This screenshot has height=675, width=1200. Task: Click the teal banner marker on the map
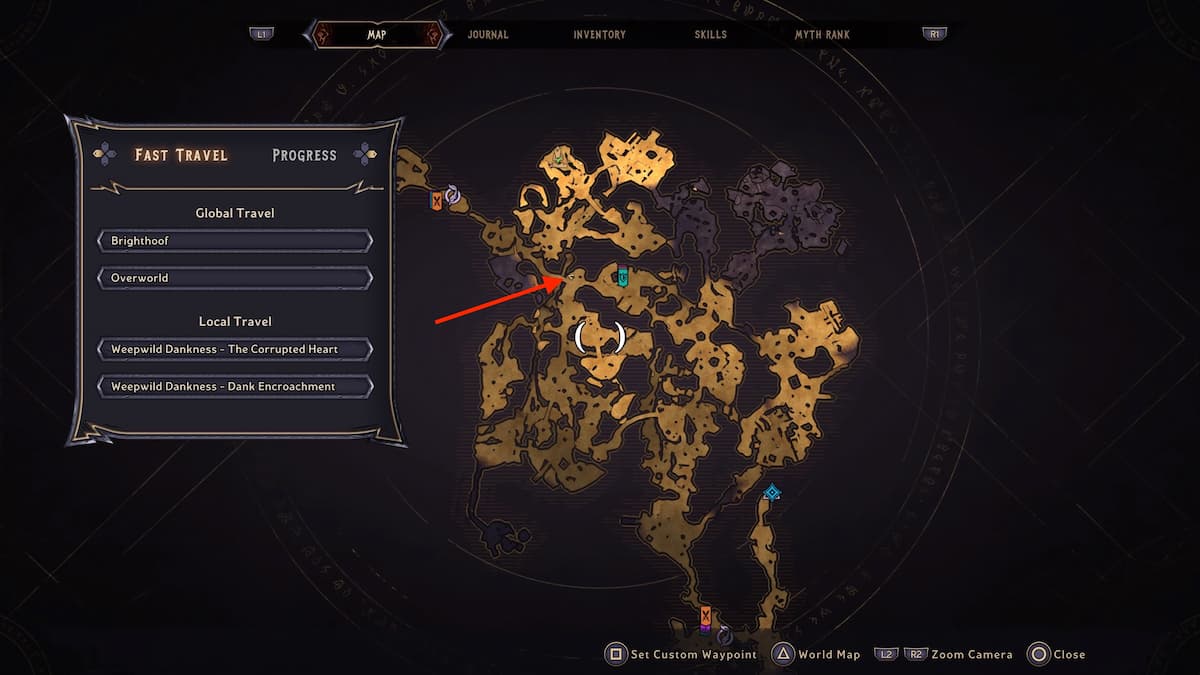(622, 276)
